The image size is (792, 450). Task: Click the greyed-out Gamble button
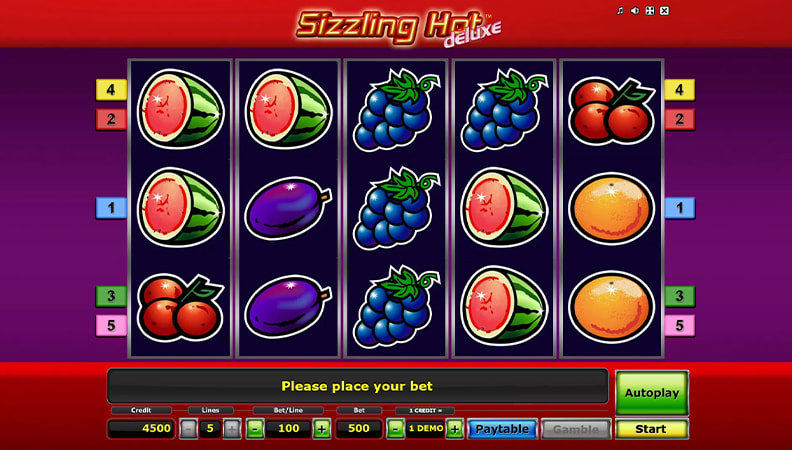(575, 429)
